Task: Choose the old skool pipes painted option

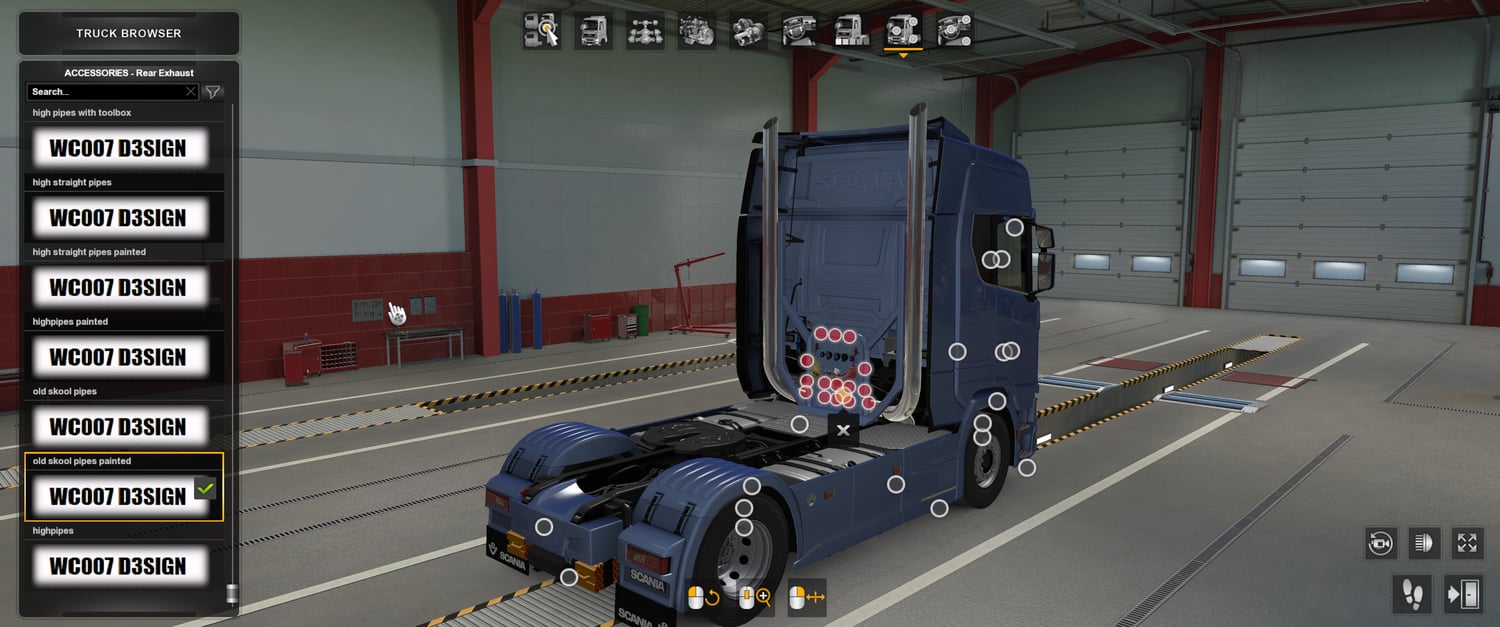Action: tap(124, 496)
